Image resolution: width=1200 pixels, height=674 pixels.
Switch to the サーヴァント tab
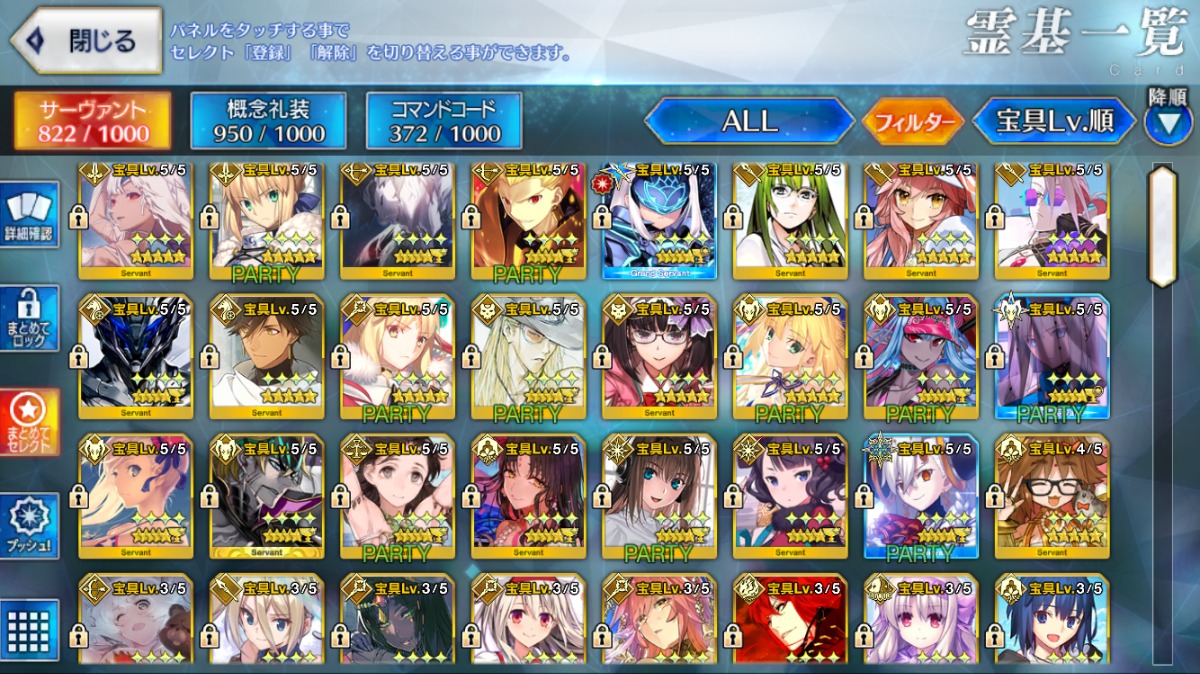point(92,122)
